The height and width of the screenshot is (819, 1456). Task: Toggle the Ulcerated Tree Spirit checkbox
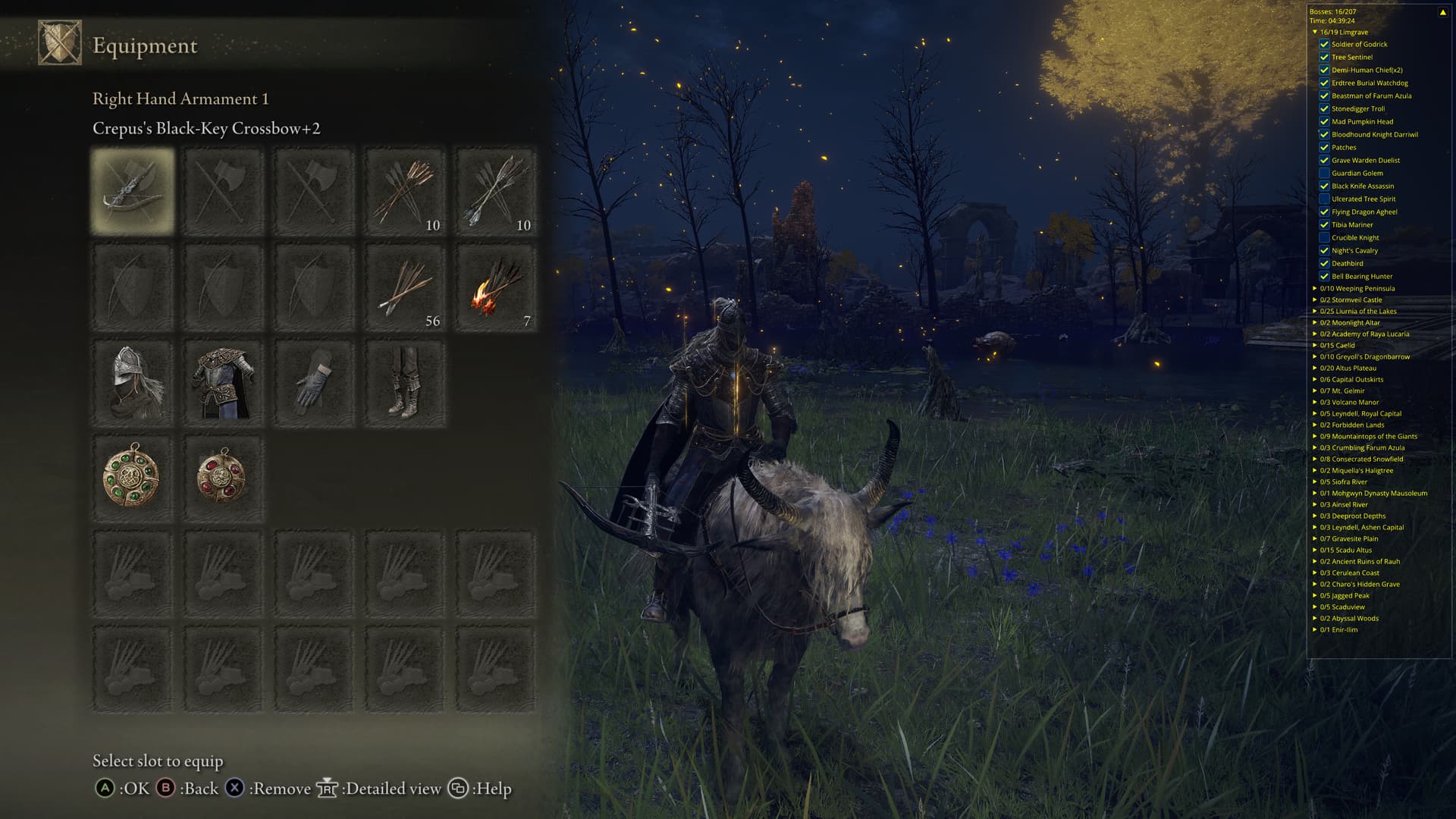tap(1324, 199)
